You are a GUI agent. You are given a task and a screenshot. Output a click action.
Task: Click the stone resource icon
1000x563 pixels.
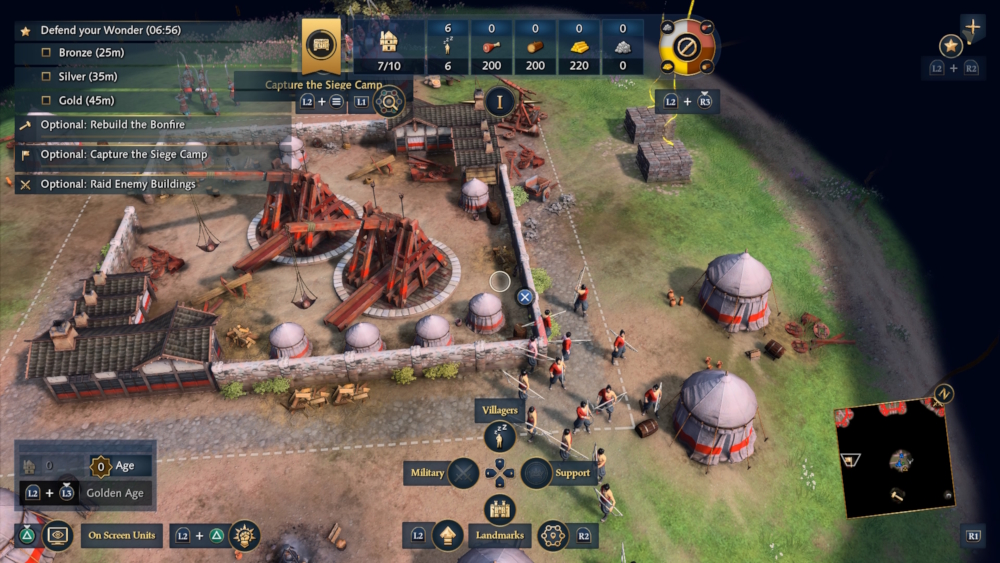623,46
